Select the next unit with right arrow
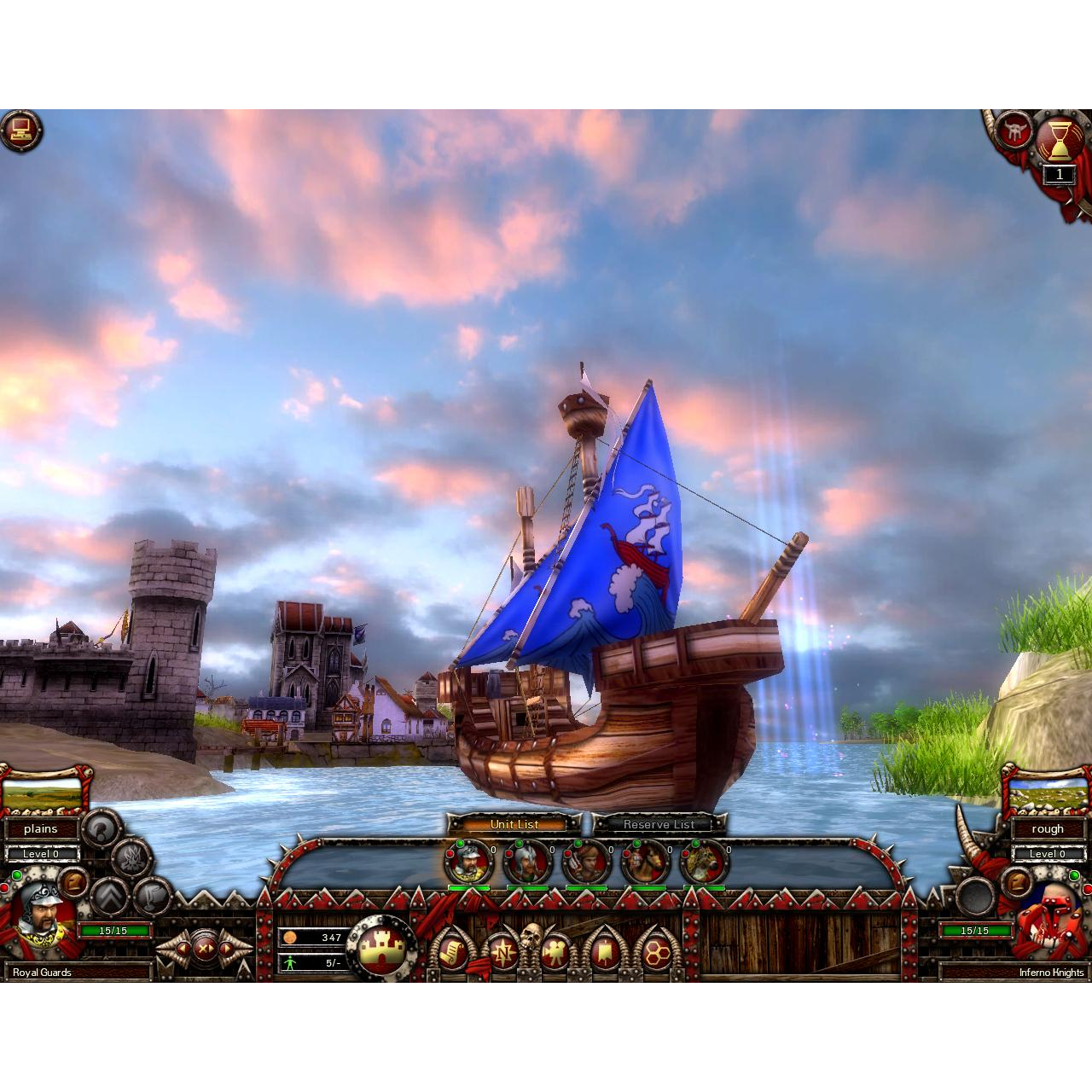1092x1092 pixels. coord(228,948)
